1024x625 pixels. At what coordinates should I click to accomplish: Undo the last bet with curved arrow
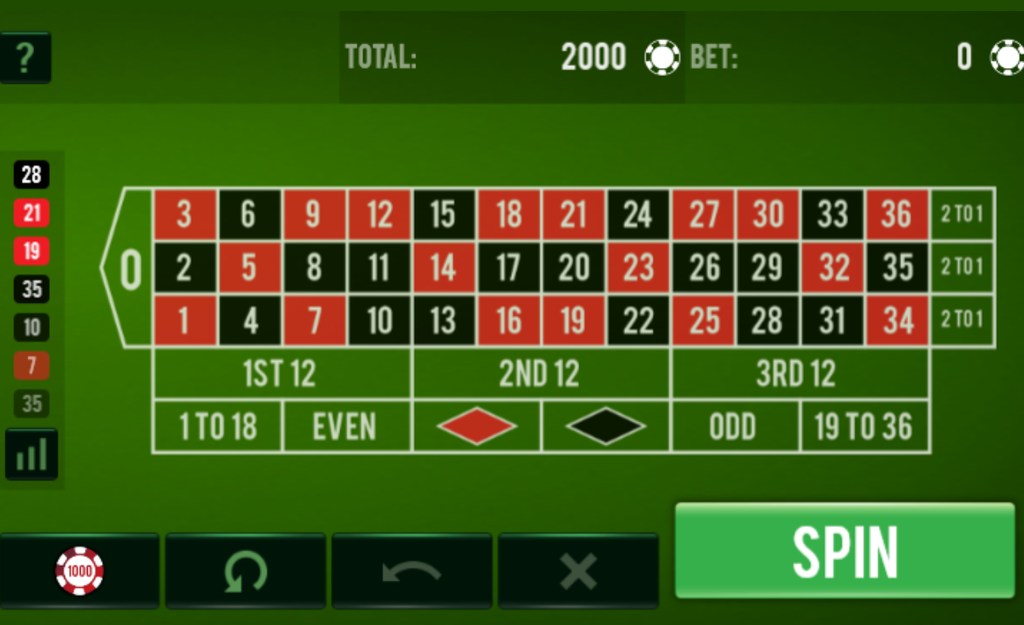411,571
